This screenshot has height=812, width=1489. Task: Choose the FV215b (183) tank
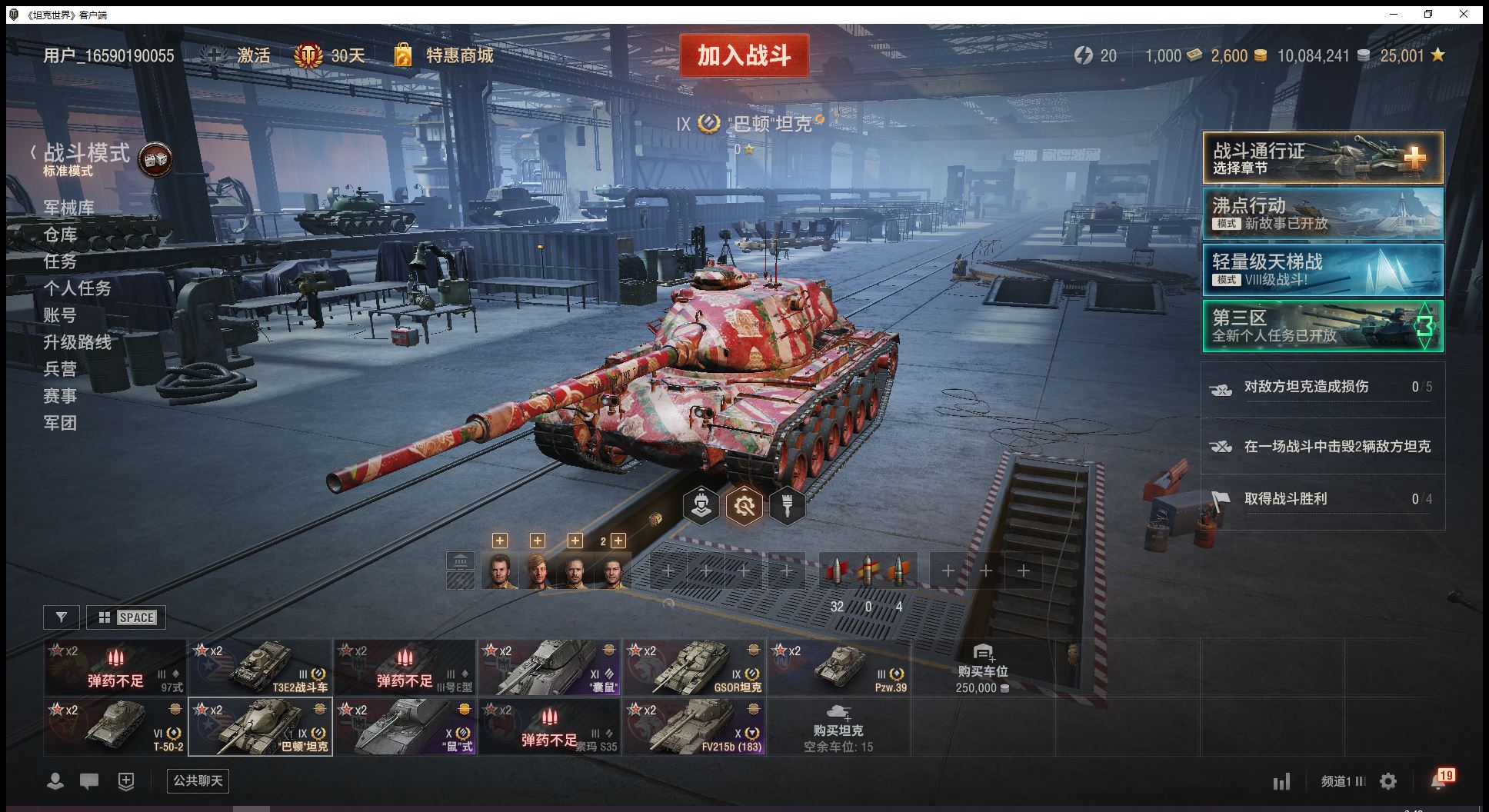coord(694,727)
